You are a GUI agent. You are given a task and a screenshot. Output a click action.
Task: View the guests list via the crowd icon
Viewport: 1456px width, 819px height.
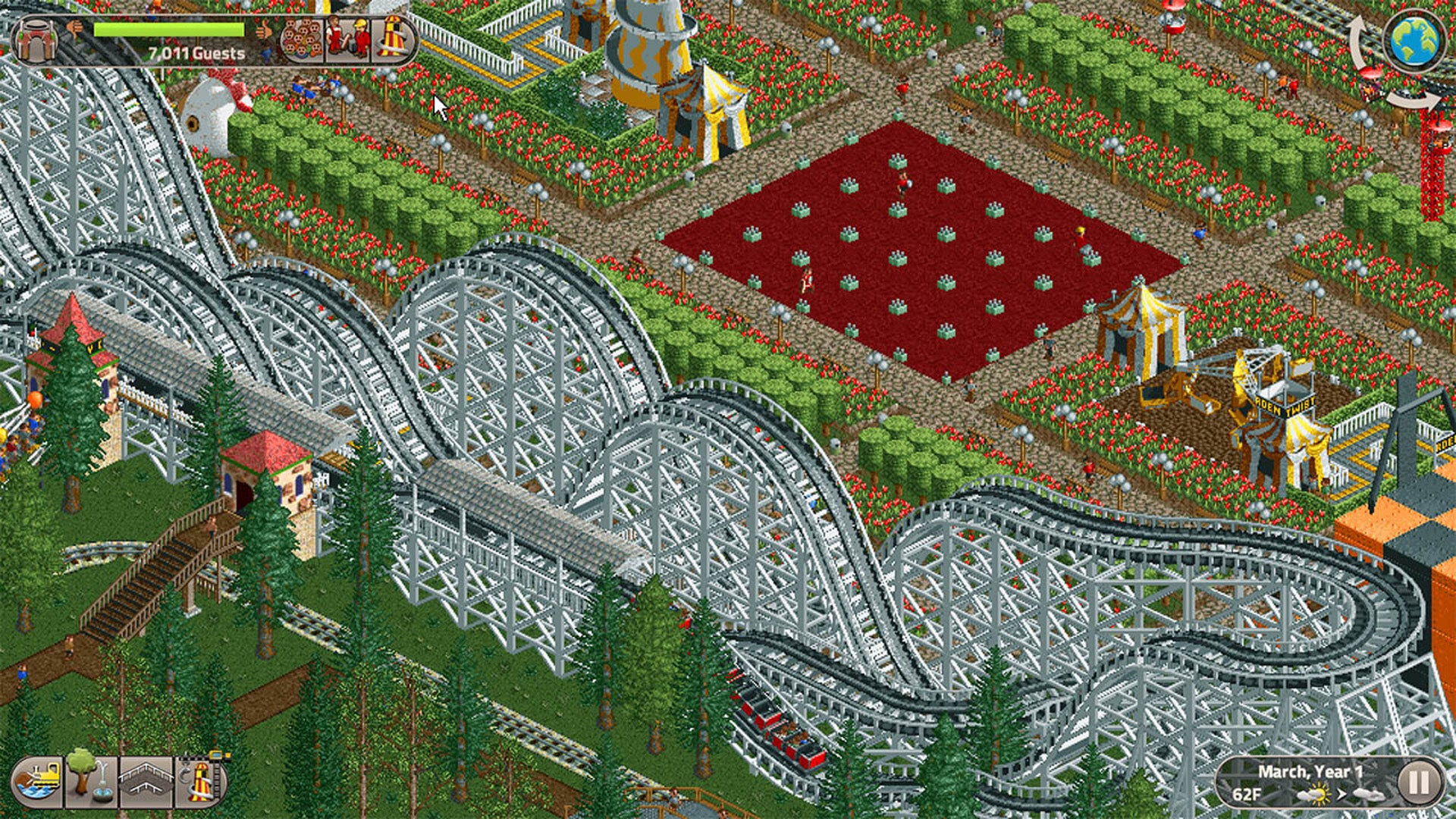302,39
